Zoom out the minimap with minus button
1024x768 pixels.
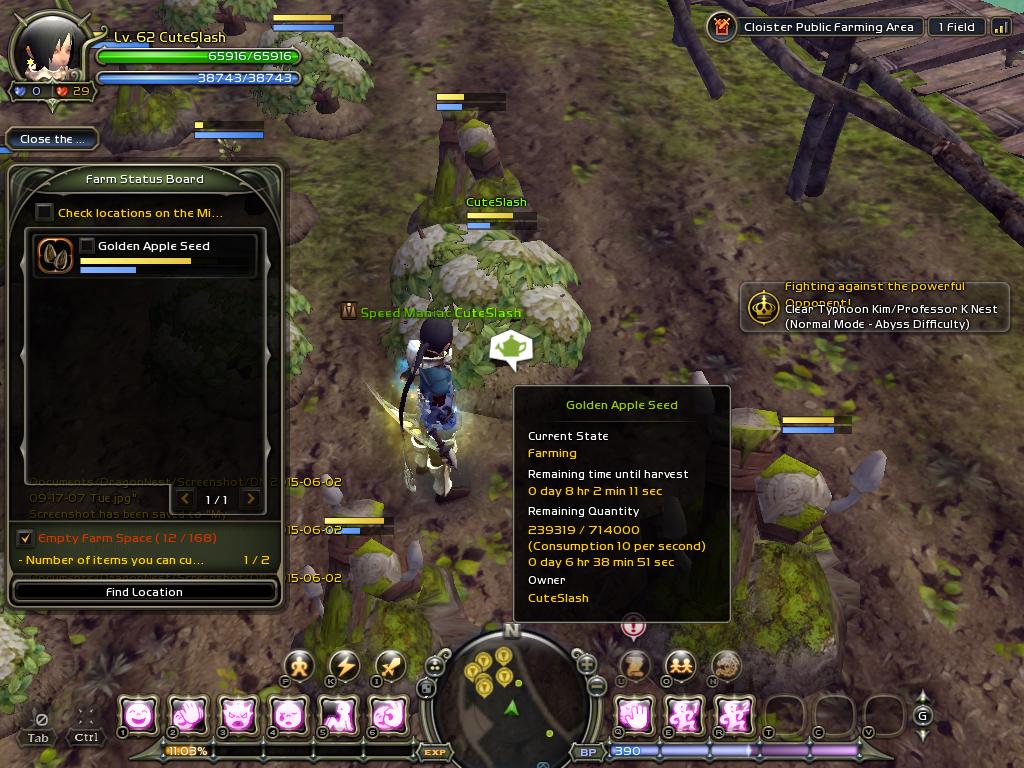click(x=596, y=687)
